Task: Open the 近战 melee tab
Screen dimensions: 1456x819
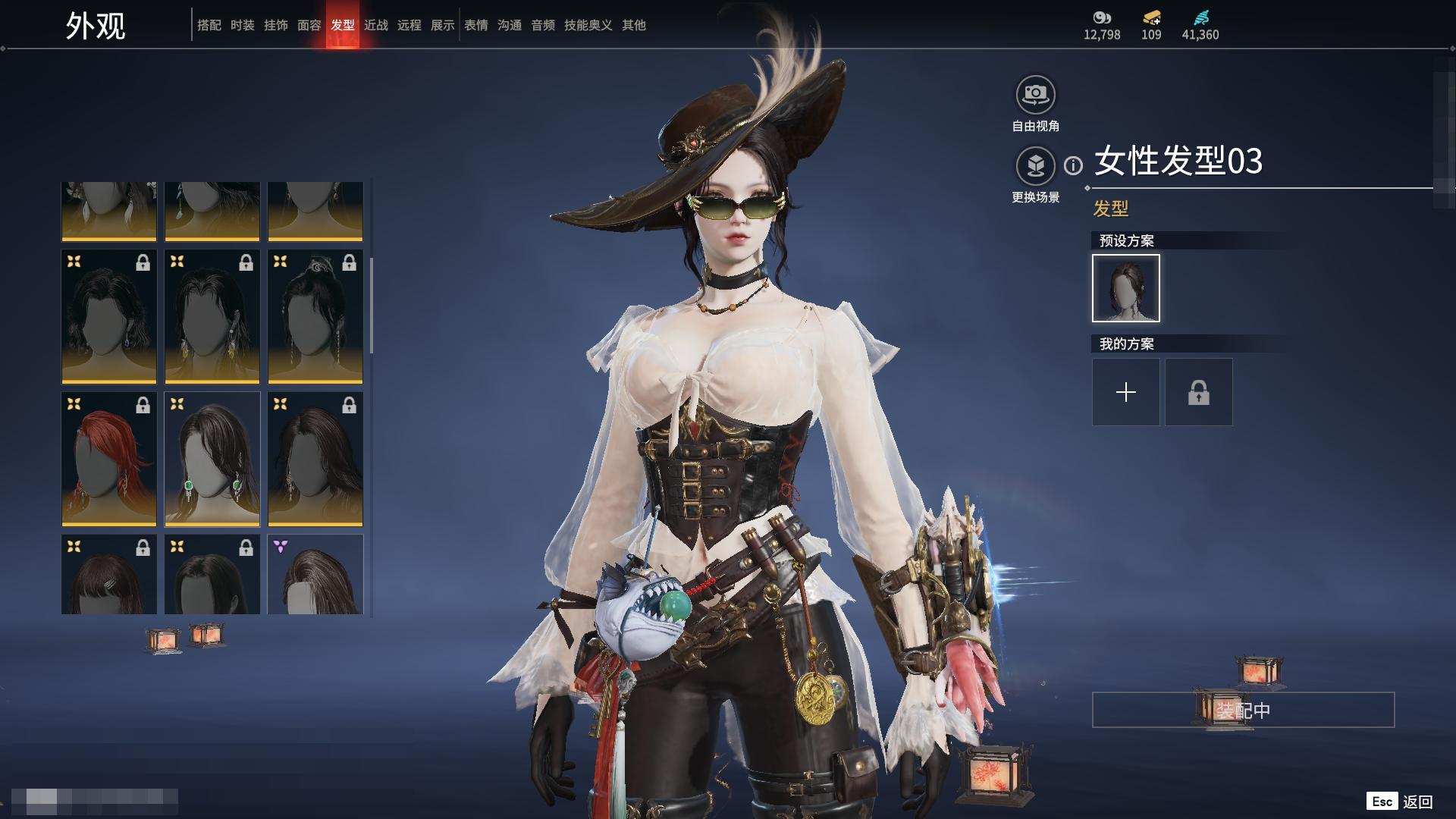Action: [x=375, y=25]
